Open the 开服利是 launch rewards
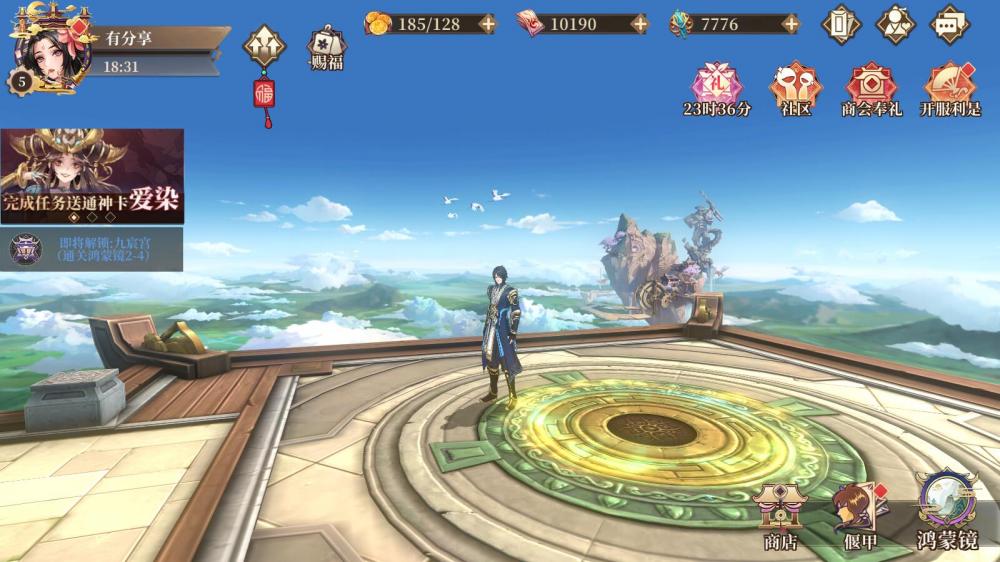 click(949, 89)
